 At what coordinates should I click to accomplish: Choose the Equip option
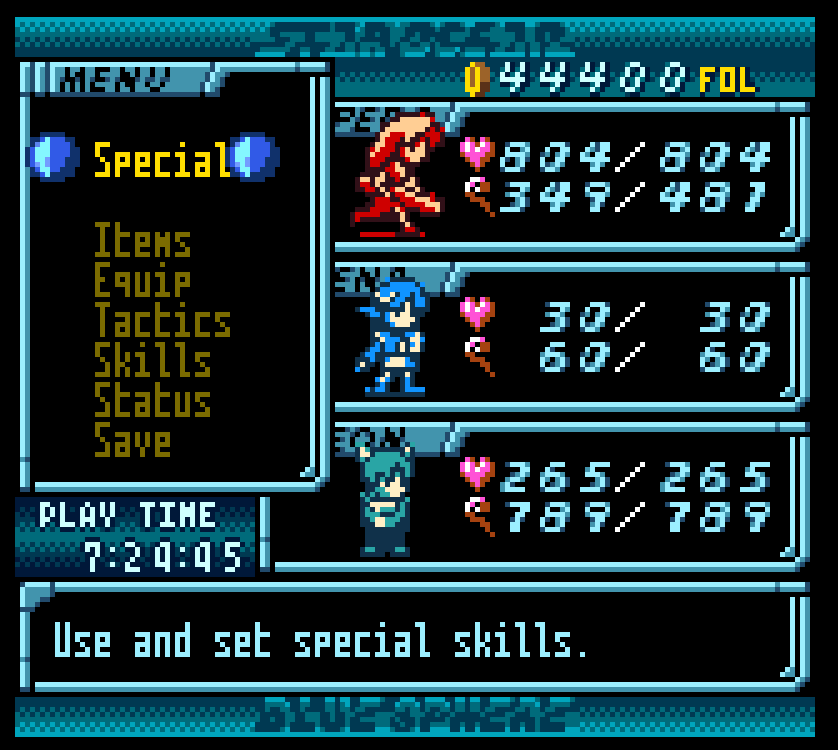(x=142, y=281)
